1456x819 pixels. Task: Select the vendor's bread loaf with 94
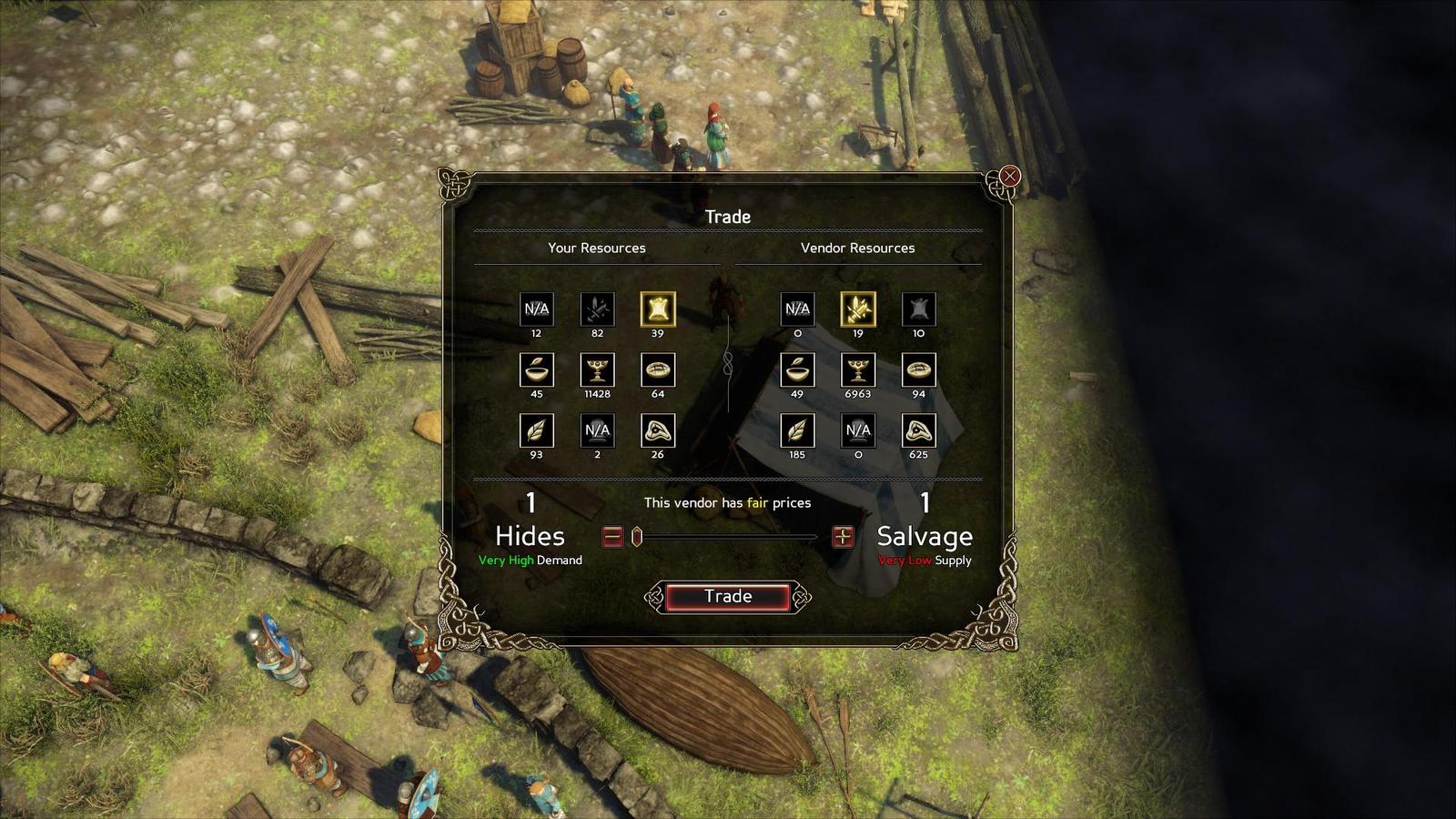click(918, 370)
